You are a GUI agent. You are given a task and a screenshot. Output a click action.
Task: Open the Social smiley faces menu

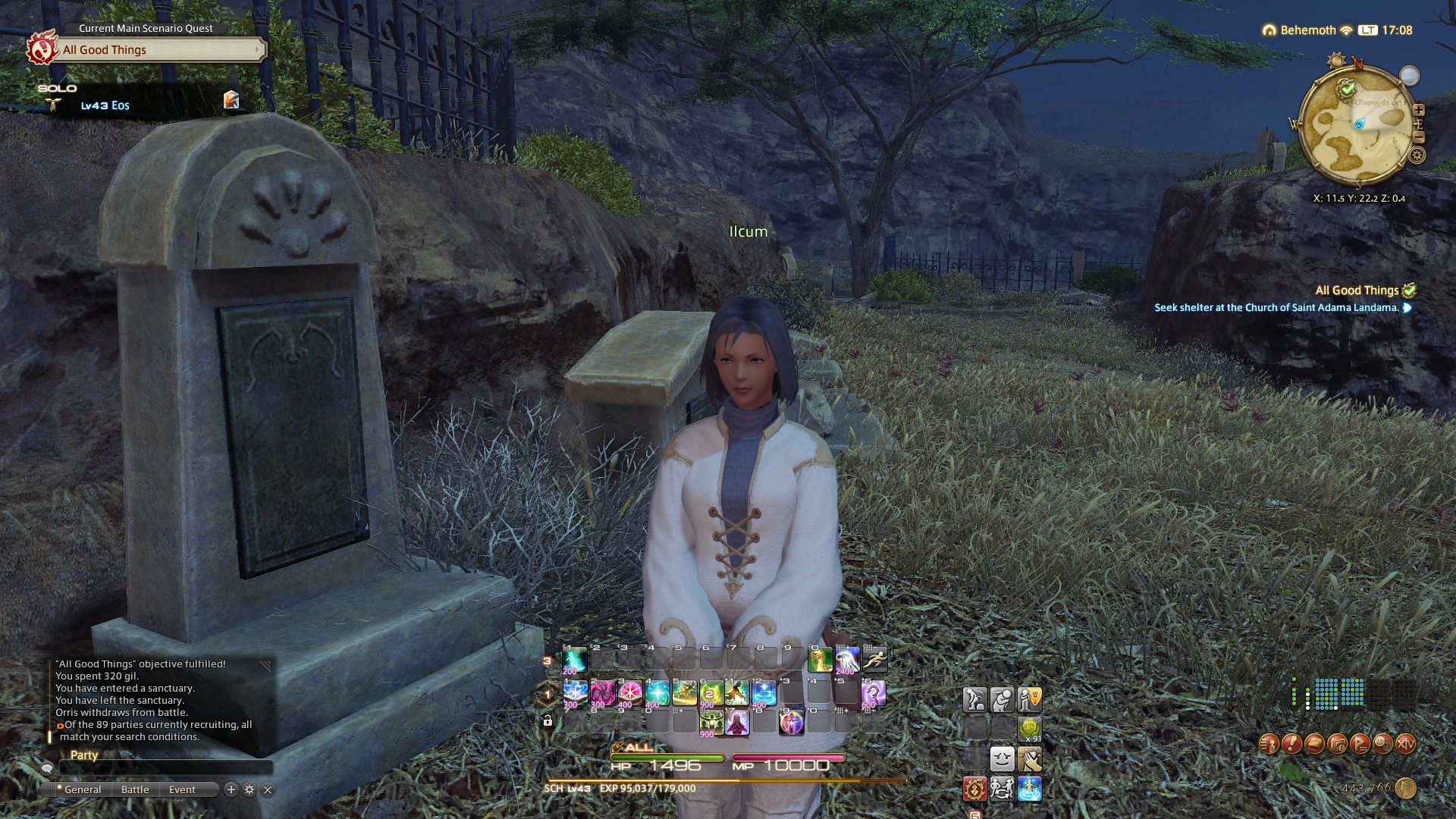click(x=1382, y=744)
